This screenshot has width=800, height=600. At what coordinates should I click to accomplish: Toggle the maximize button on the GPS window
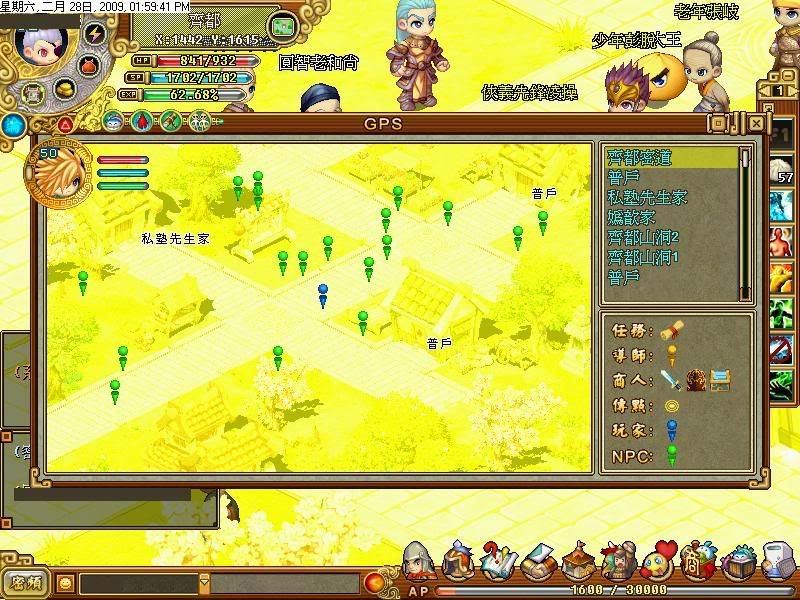tap(719, 123)
